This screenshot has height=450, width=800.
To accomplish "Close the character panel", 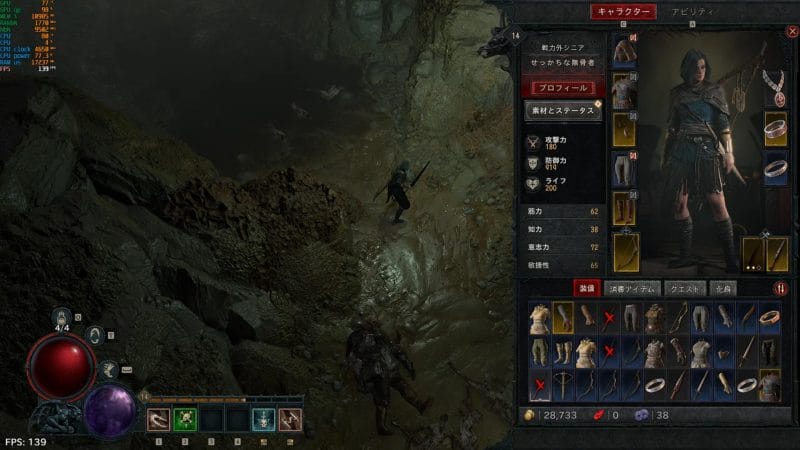I will click(792, 31).
